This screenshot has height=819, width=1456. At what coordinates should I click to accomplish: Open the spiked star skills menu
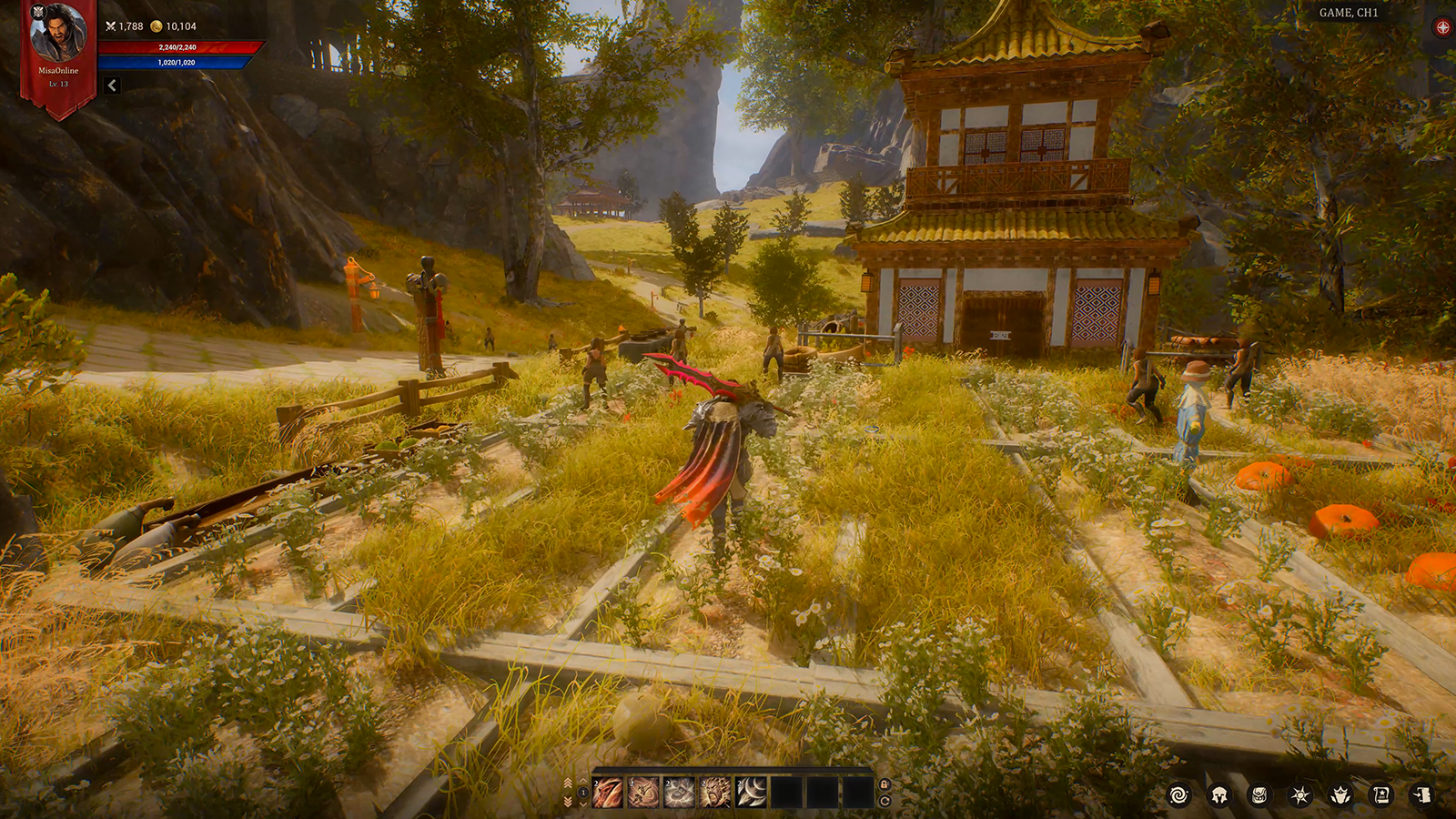pos(1300,795)
